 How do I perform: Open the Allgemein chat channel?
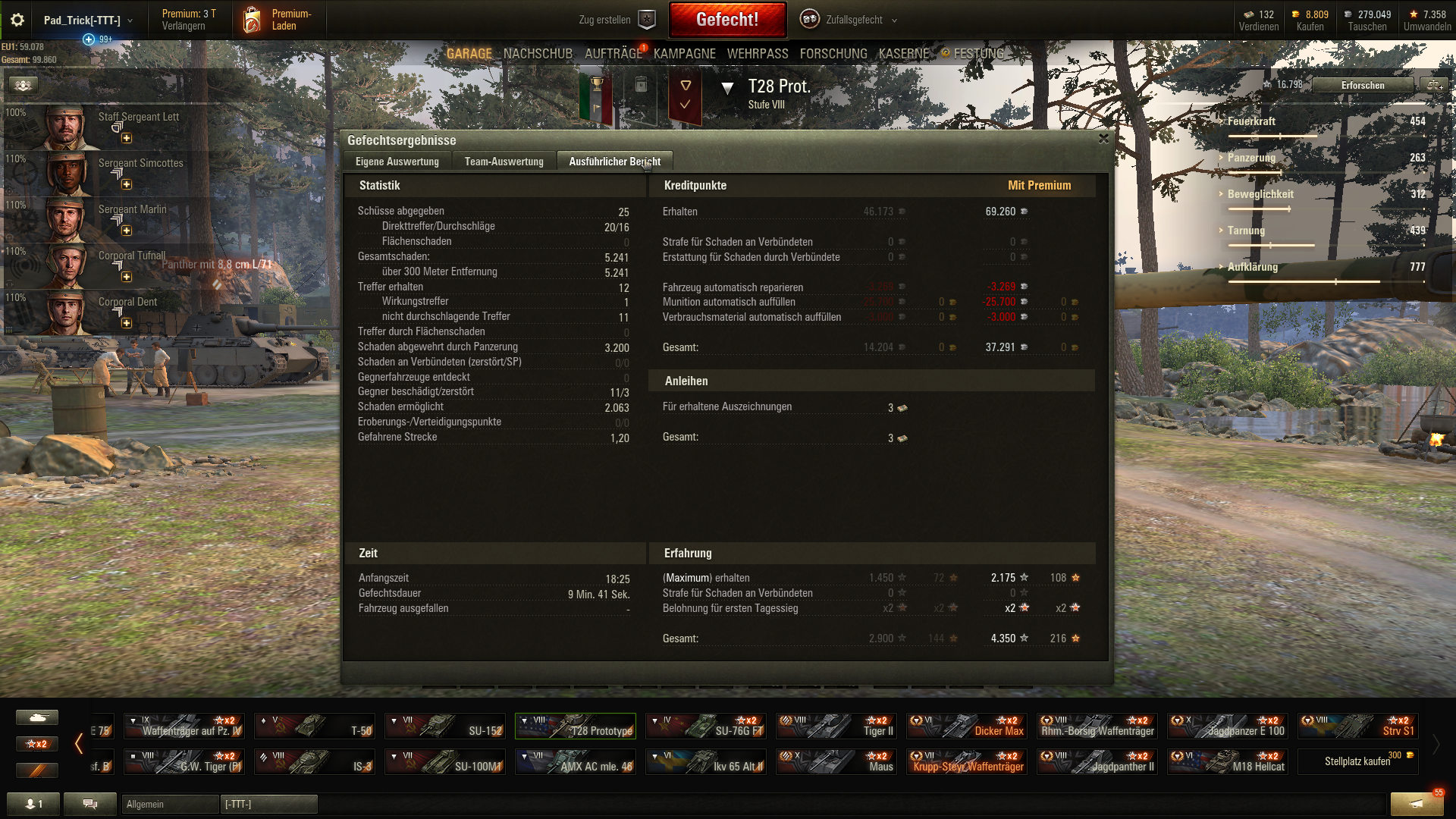coord(169,804)
